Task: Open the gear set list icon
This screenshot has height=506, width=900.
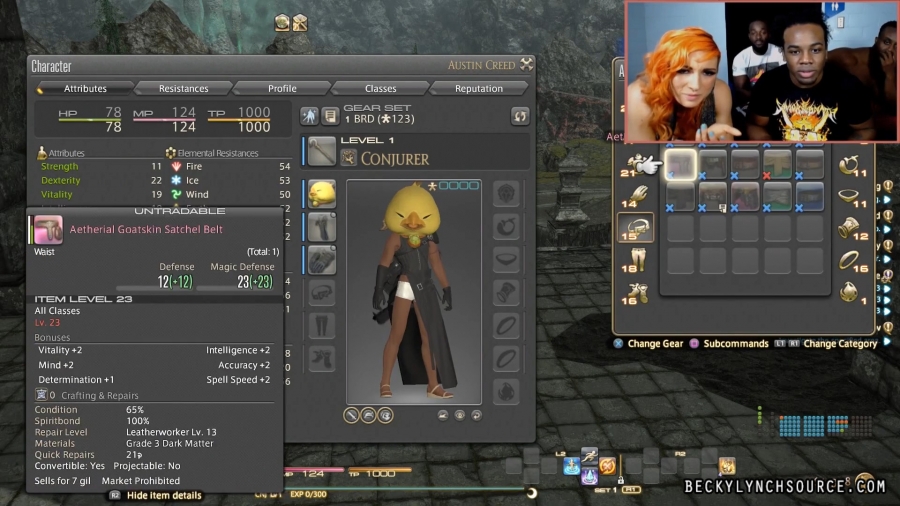Action: click(328, 116)
